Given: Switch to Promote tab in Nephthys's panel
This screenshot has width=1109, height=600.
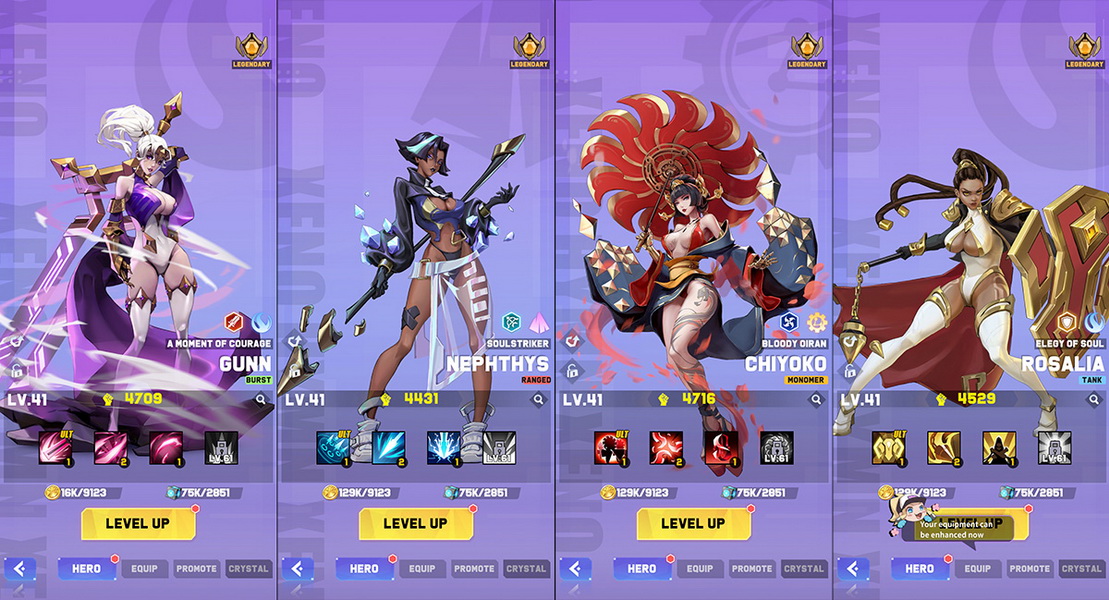Looking at the screenshot, I should click(x=474, y=569).
